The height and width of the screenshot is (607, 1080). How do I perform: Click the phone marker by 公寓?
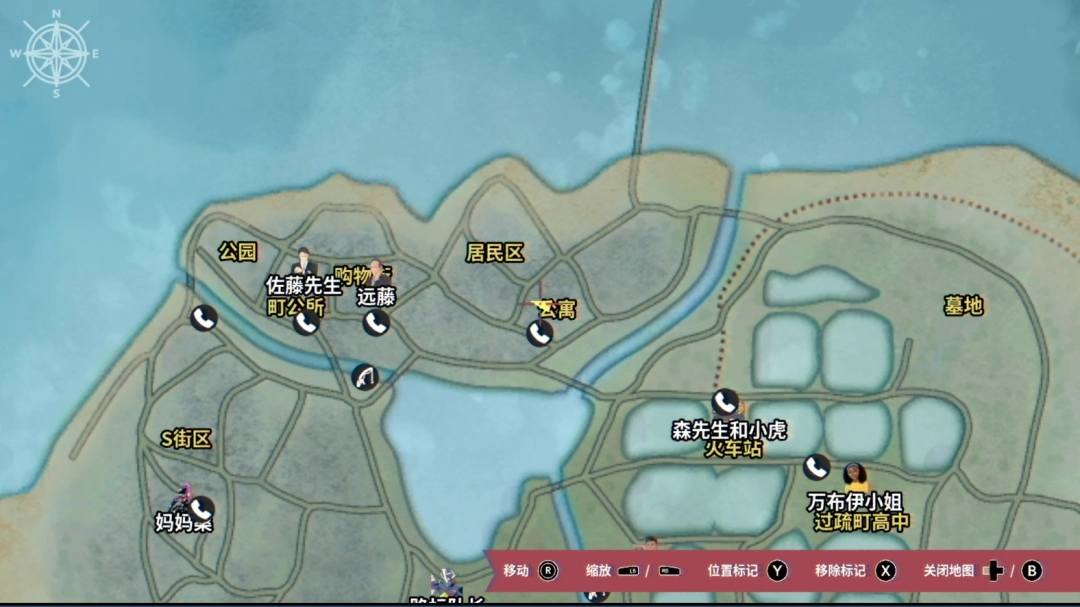tap(540, 333)
